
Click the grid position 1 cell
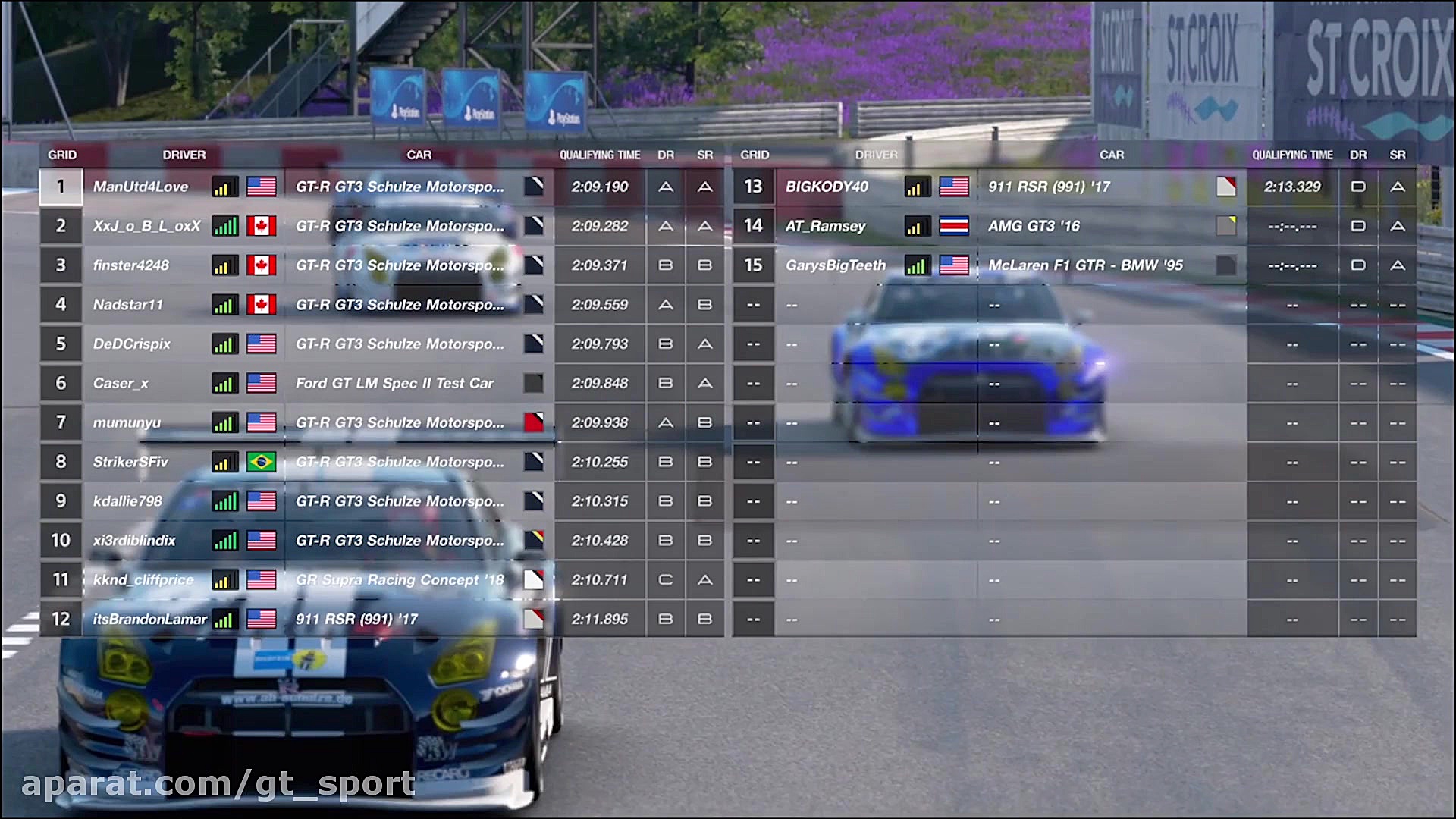coord(61,186)
